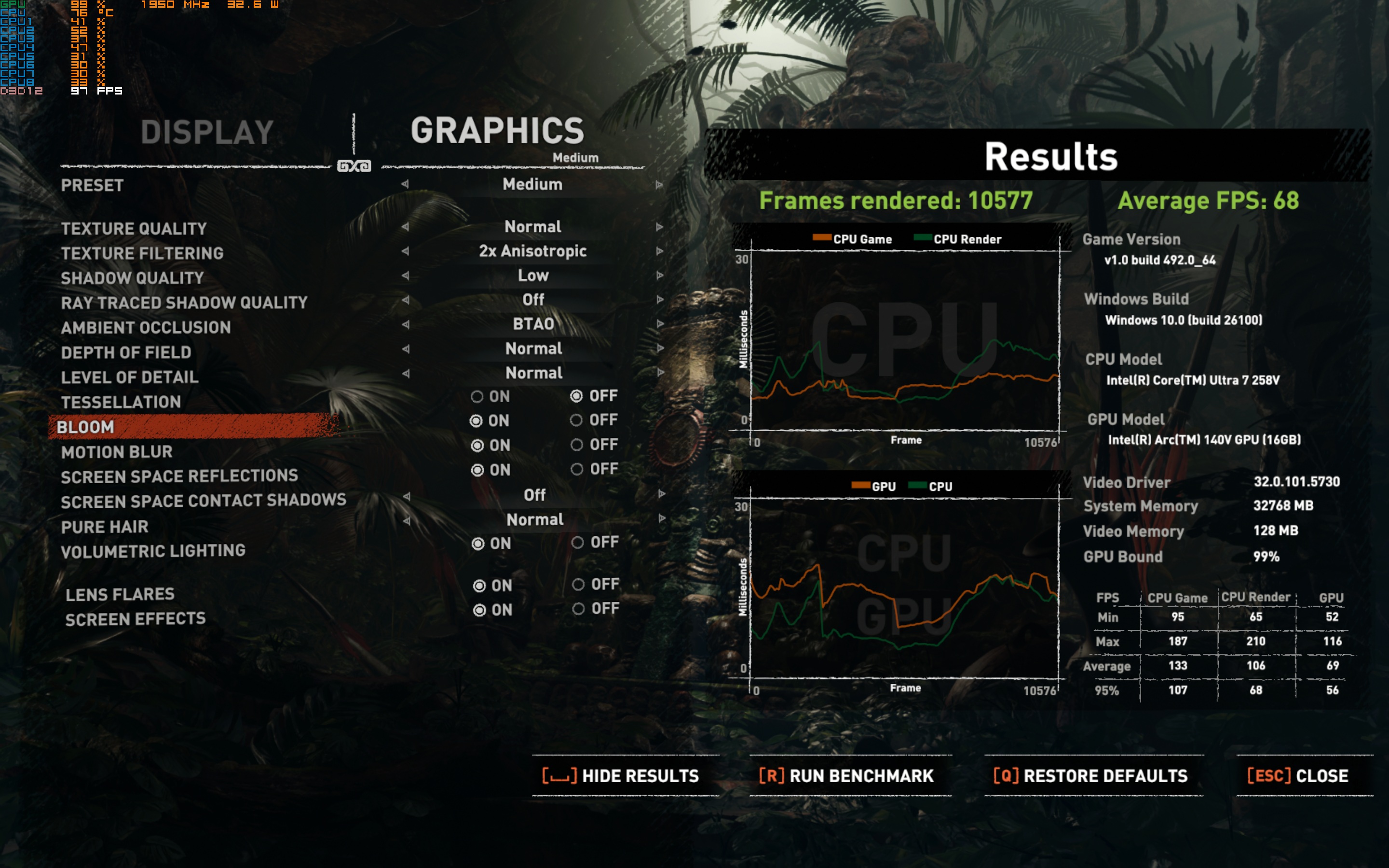Choose OFF for Lens Flares

[x=579, y=584]
